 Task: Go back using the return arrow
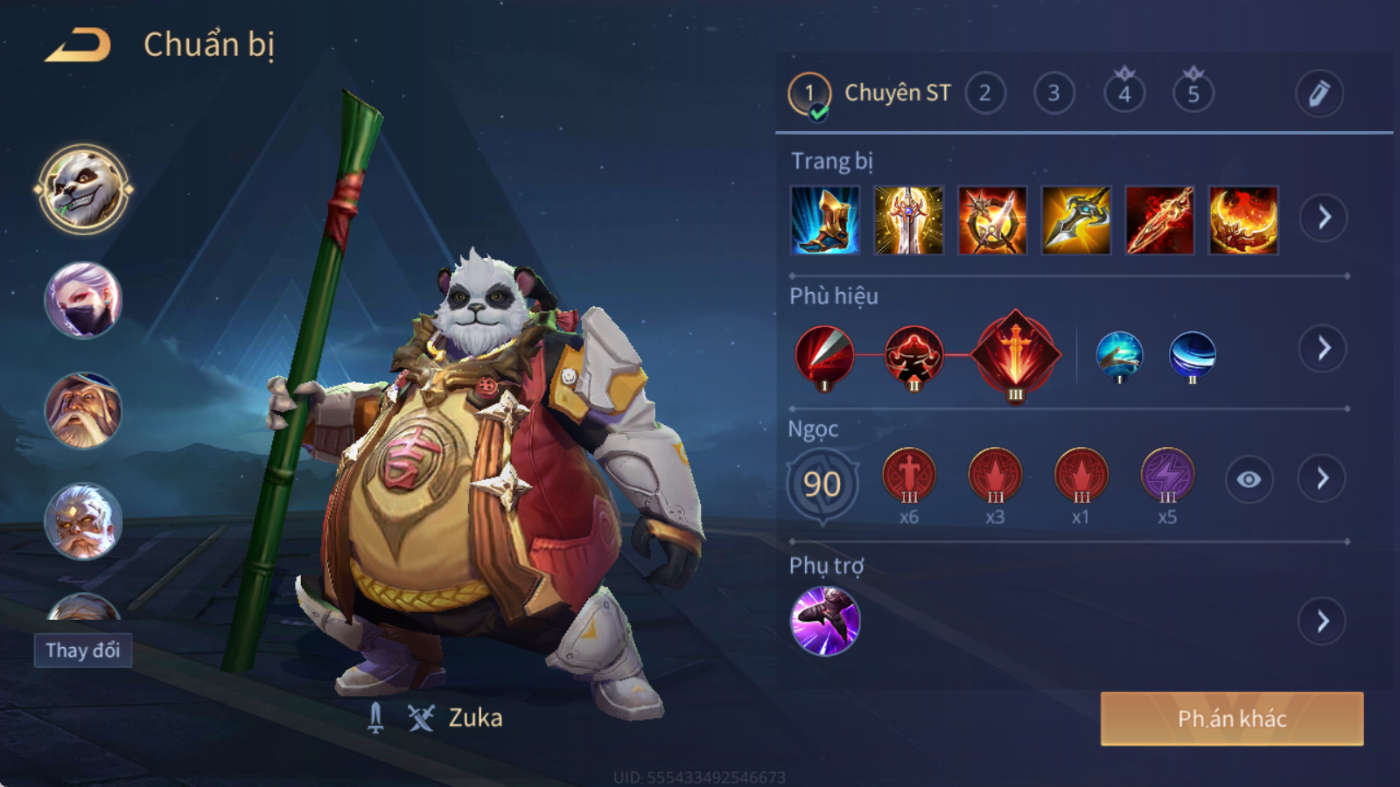[x=78, y=45]
